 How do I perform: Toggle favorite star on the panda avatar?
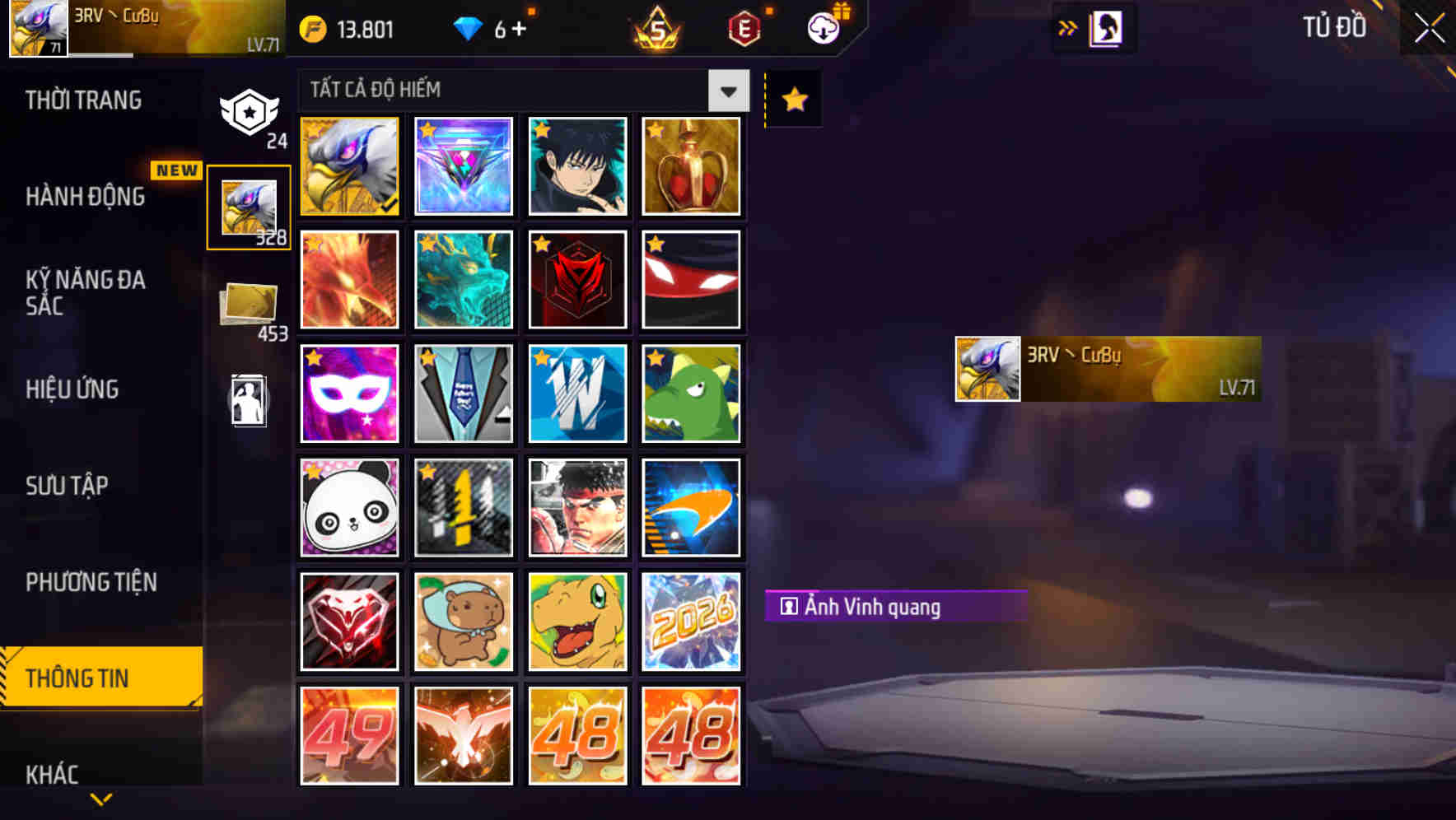click(315, 473)
